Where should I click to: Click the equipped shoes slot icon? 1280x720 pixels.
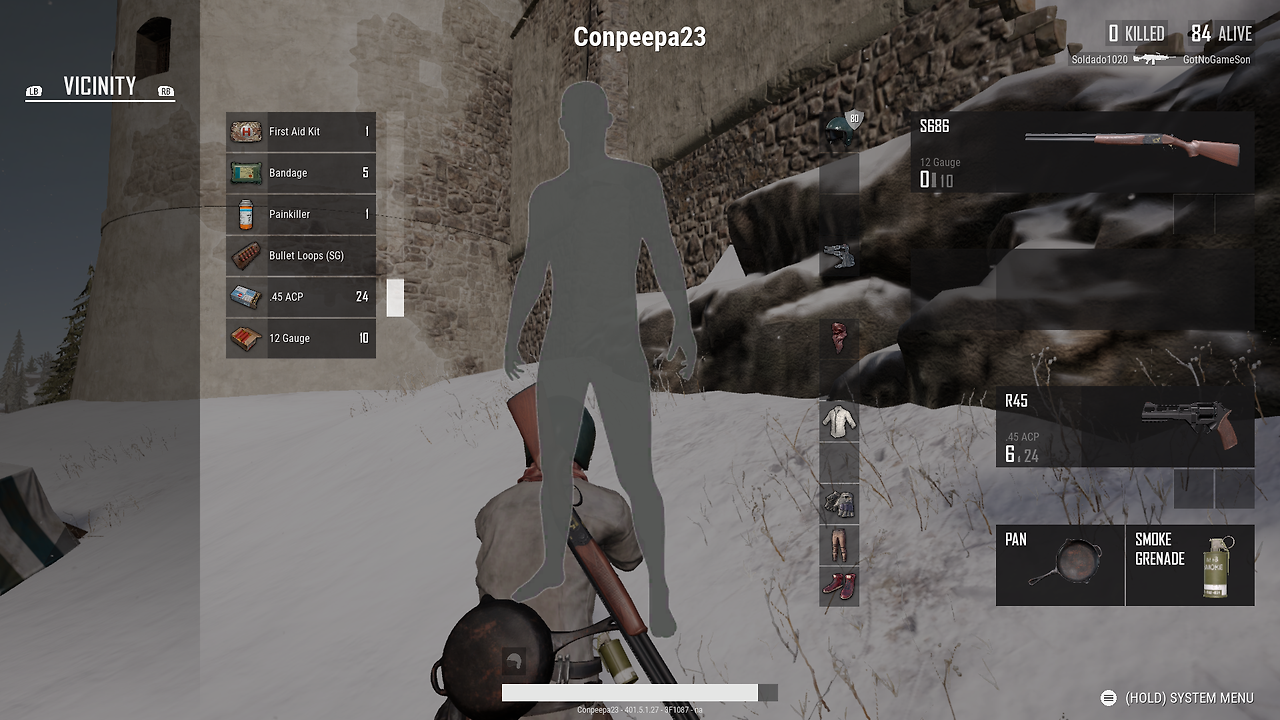point(838,588)
